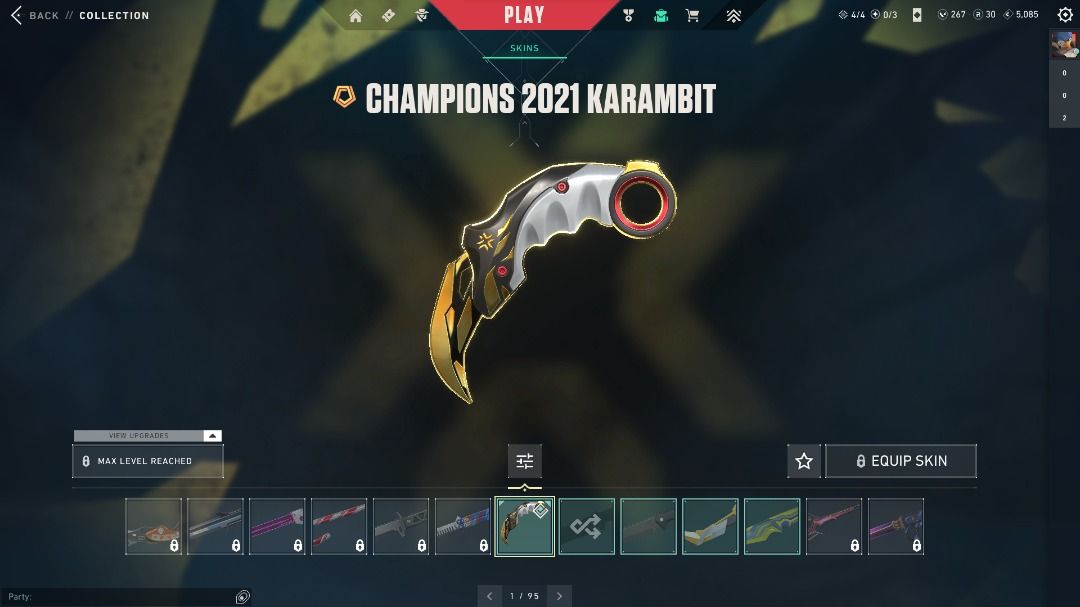The width and height of the screenshot is (1080, 607).
Task: Open the skin filter sliders button
Action: 525,461
